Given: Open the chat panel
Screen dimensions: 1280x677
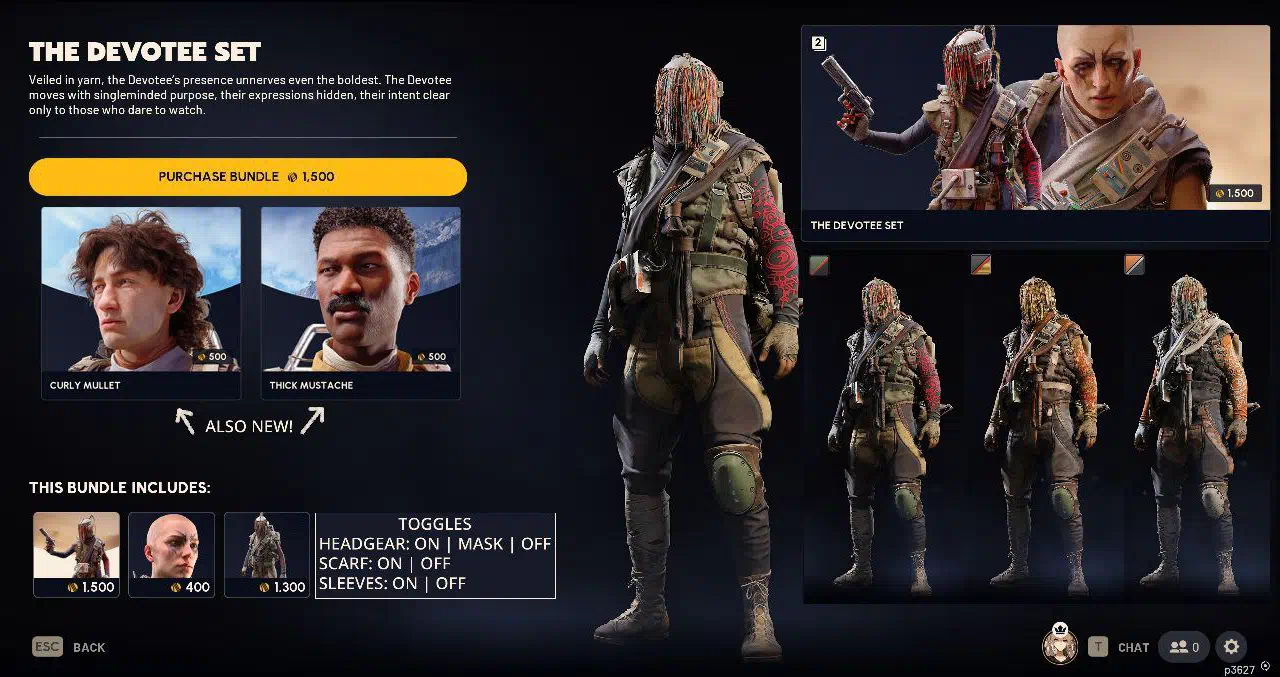Looking at the screenshot, I should [x=1120, y=647].
